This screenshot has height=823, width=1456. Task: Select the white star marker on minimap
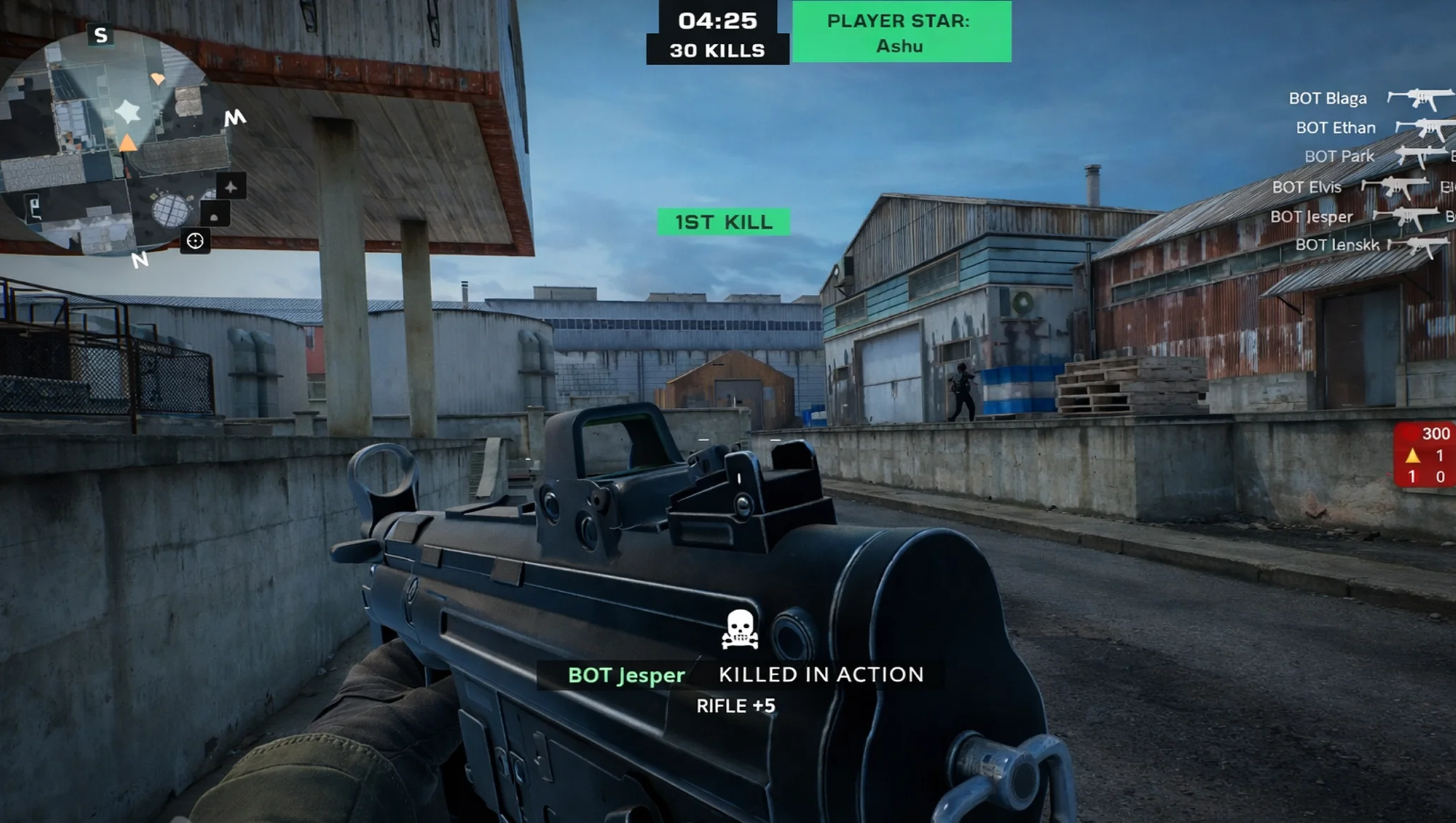[128, 111]
